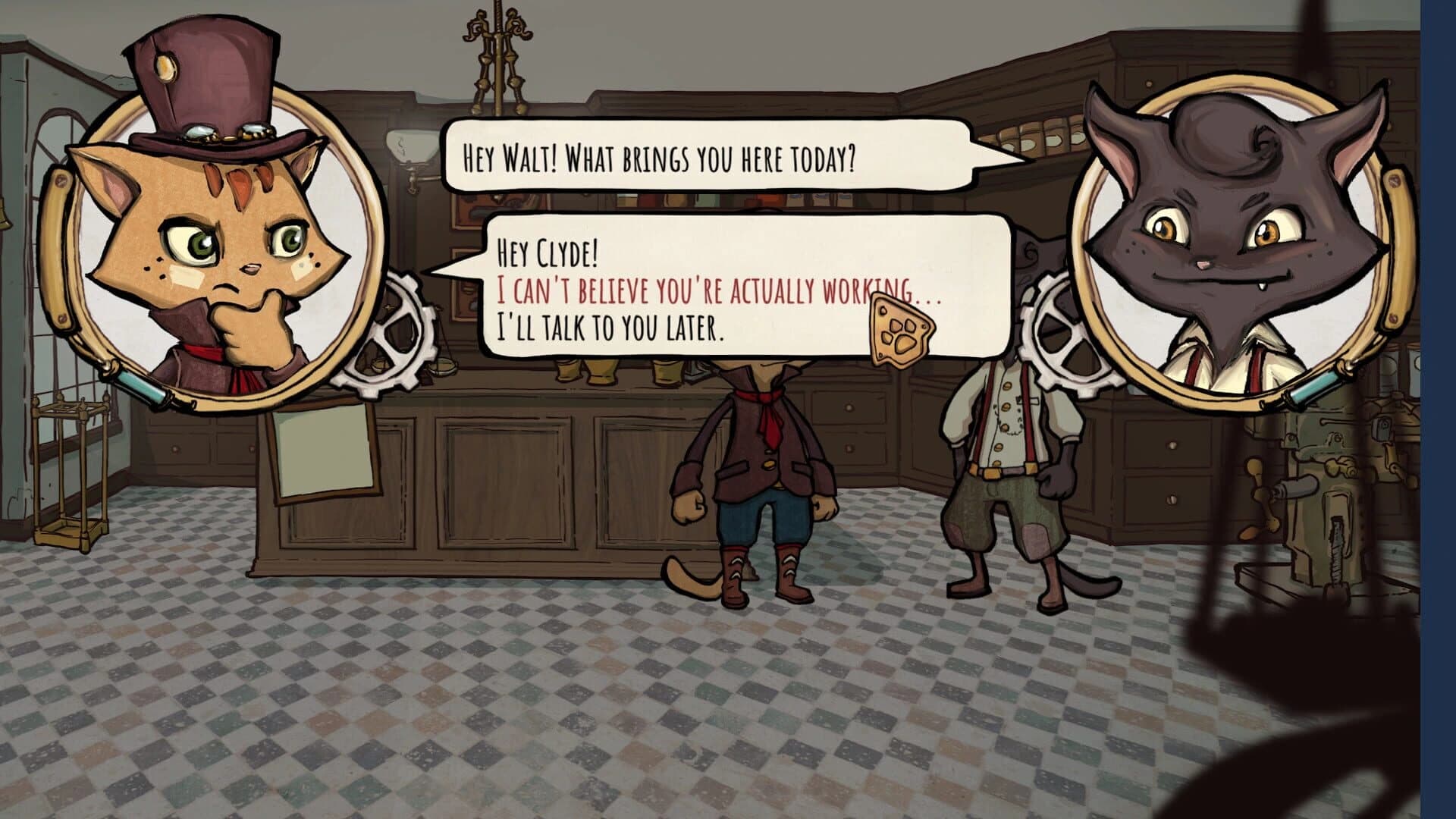
Task: Click Walt's red scarf color accent
Action: point(766,409)
